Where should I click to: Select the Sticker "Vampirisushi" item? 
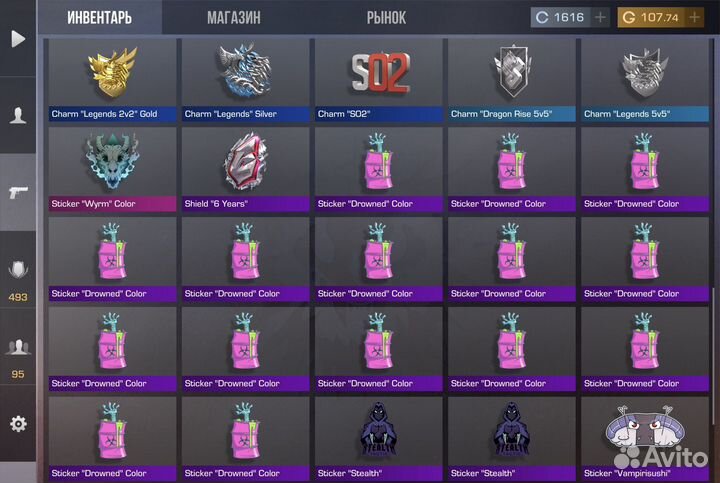[x=644, y=438]
